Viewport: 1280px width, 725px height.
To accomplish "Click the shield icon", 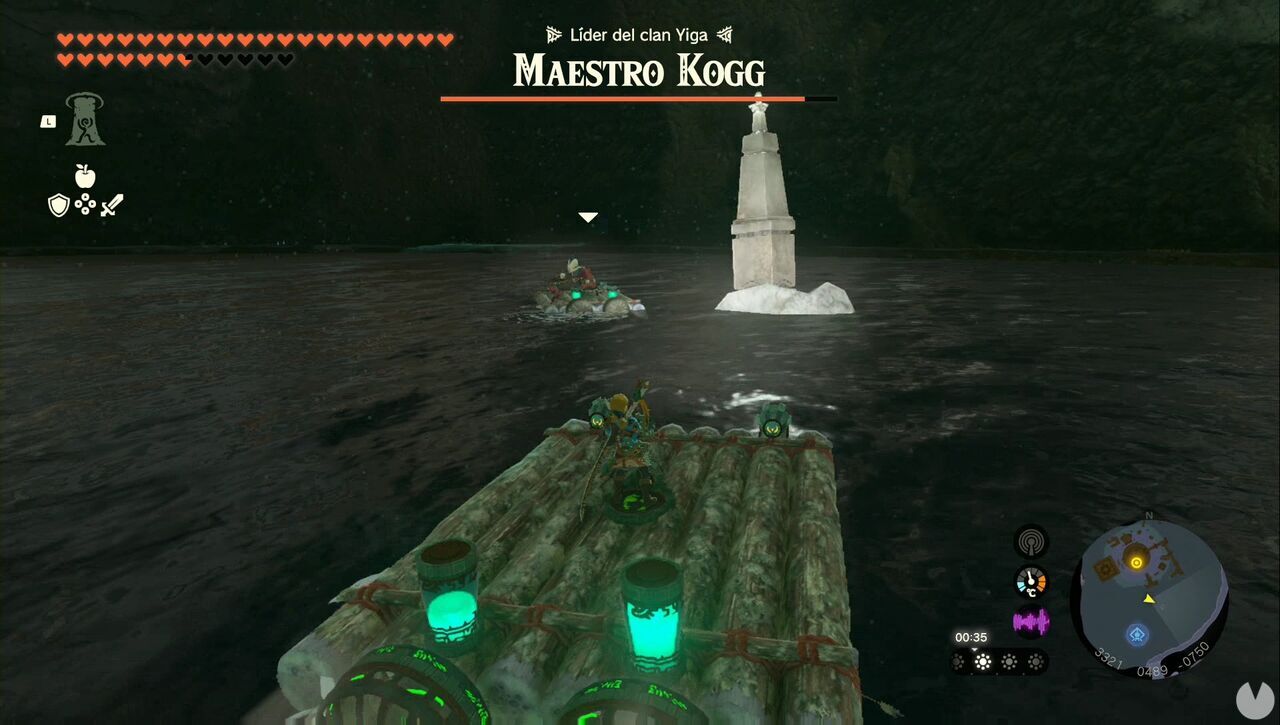I will point(60,204).
